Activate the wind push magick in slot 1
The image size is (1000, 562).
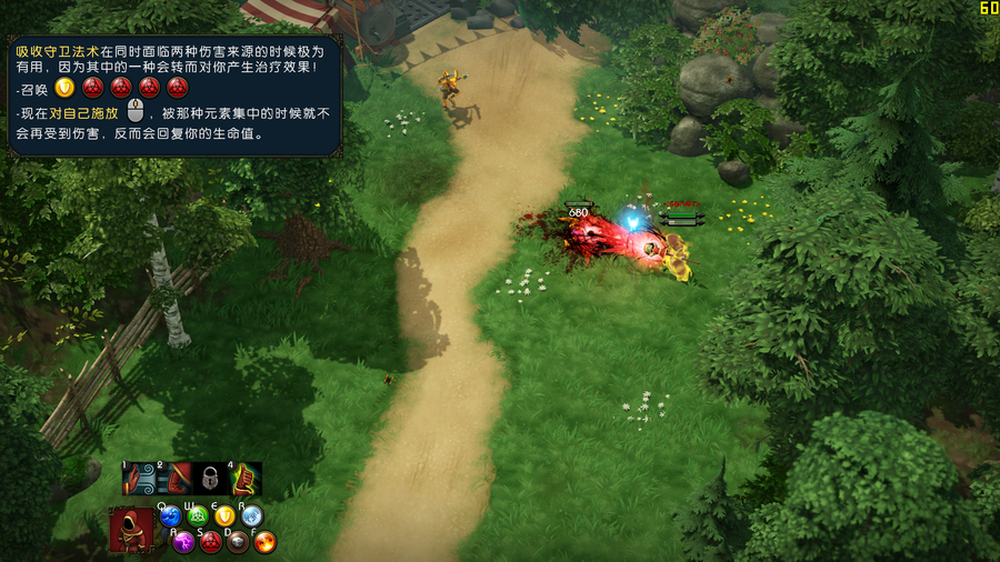point(138,480)
